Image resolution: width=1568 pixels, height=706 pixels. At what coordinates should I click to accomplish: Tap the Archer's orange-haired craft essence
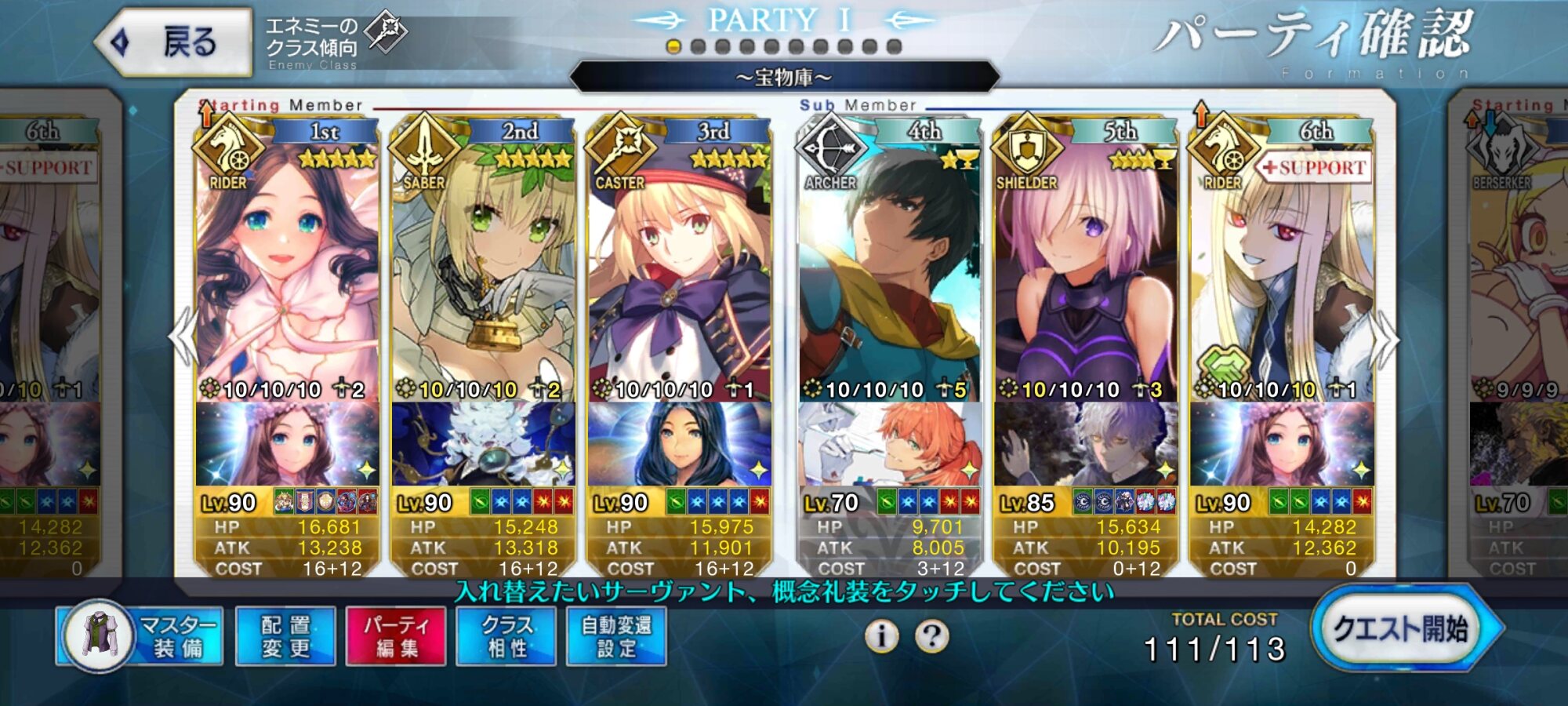click(x=890, y=445)
